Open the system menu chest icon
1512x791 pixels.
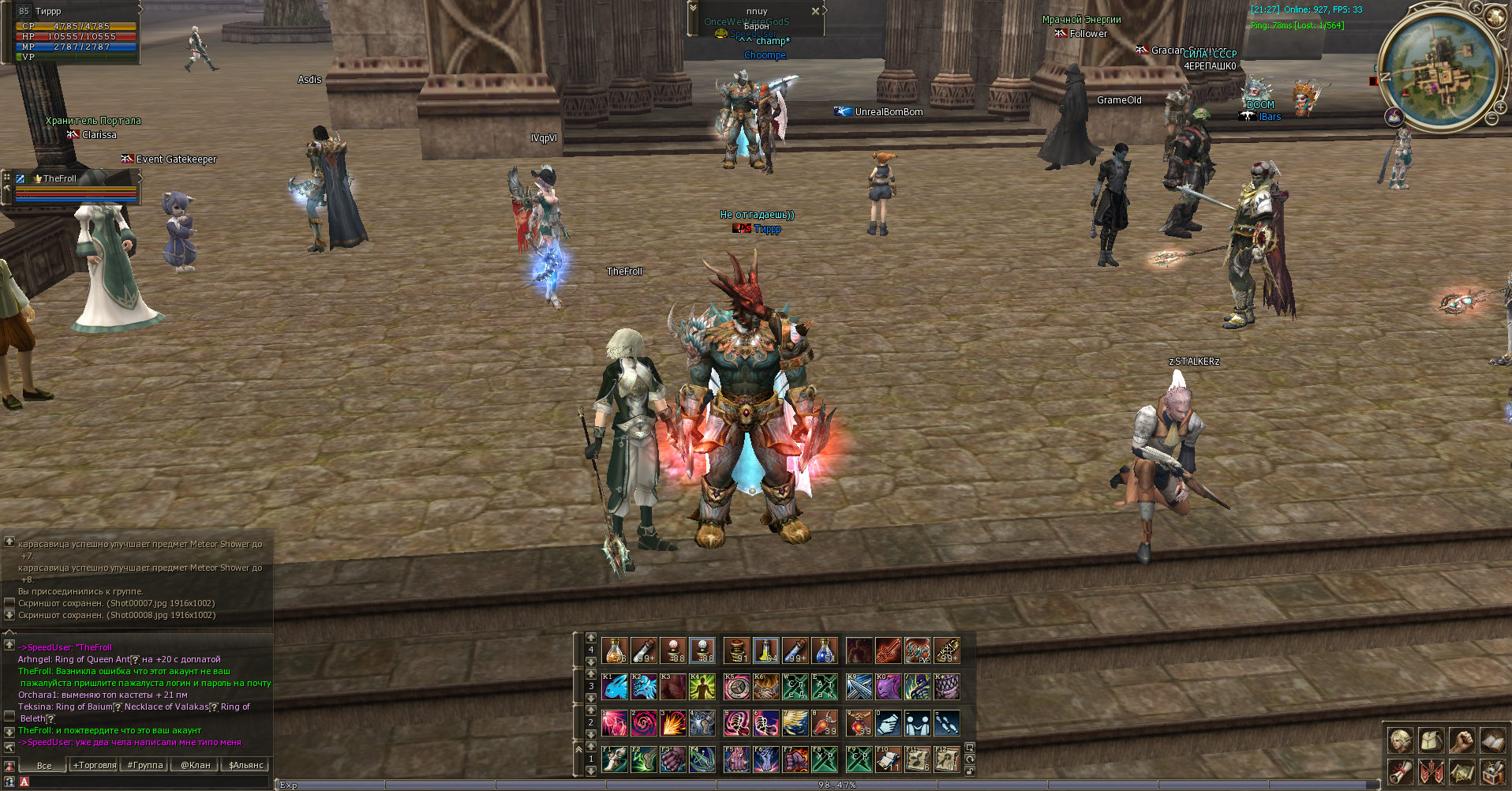(1491, 771)
